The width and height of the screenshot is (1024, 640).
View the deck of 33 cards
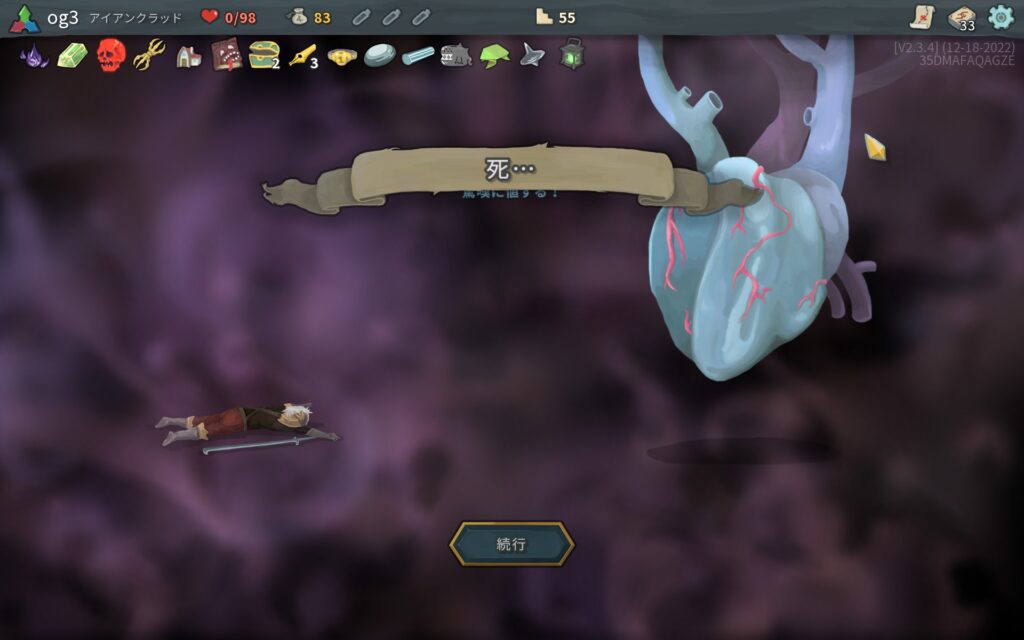(961, 18)
